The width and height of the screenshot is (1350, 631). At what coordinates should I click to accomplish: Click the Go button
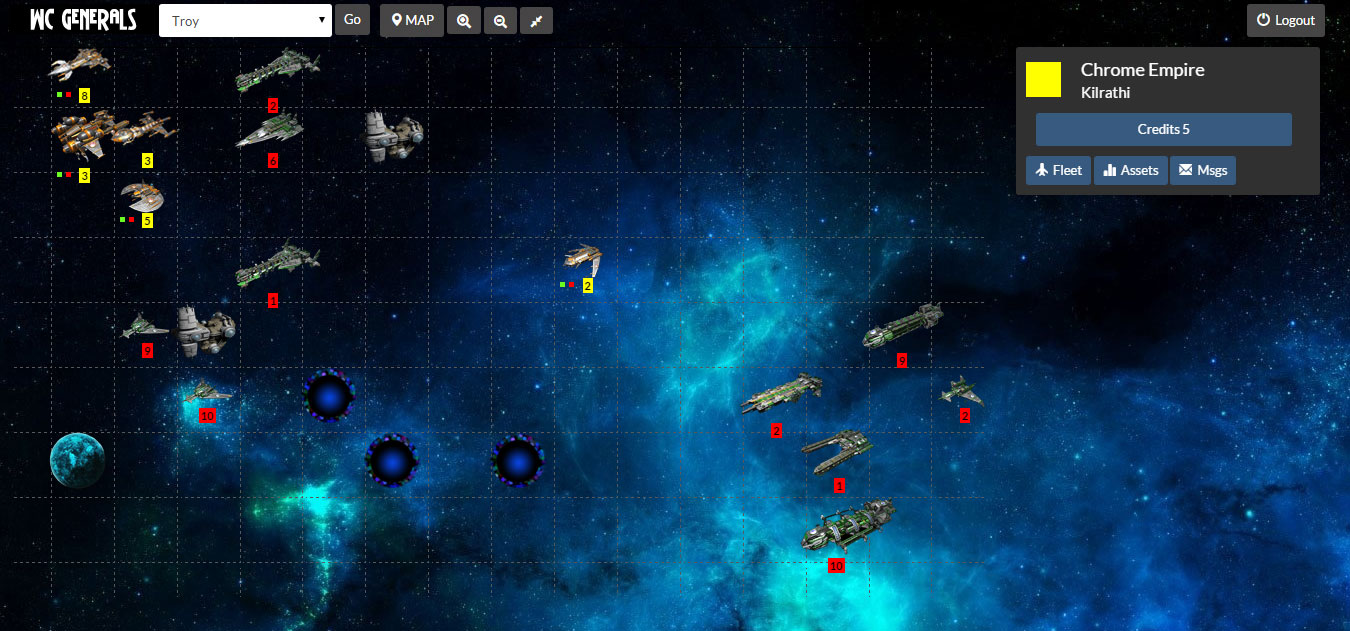pyautogui.click(x=352, y=20)
